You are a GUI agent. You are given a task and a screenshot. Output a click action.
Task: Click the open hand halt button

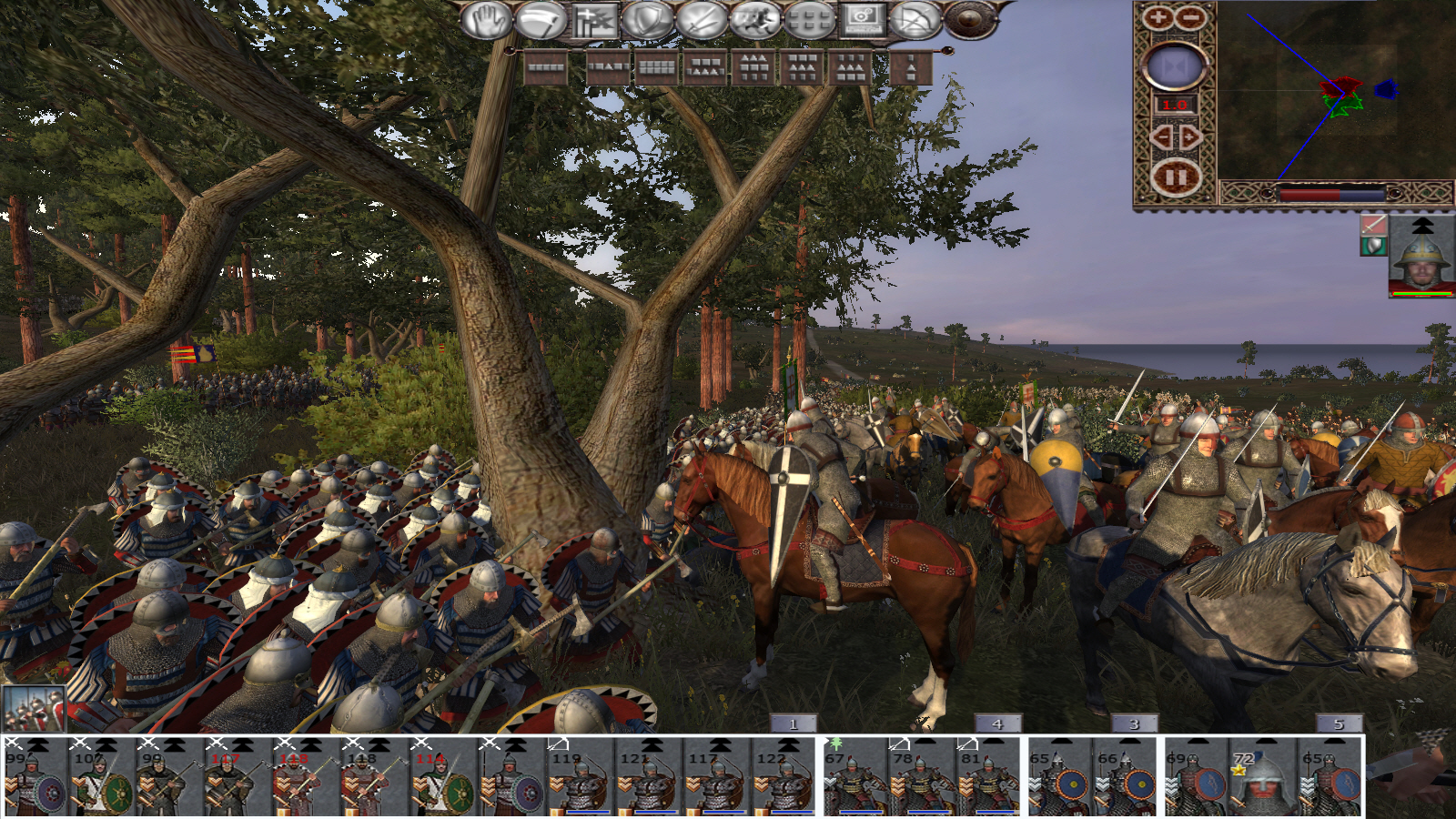coord(486,20)
